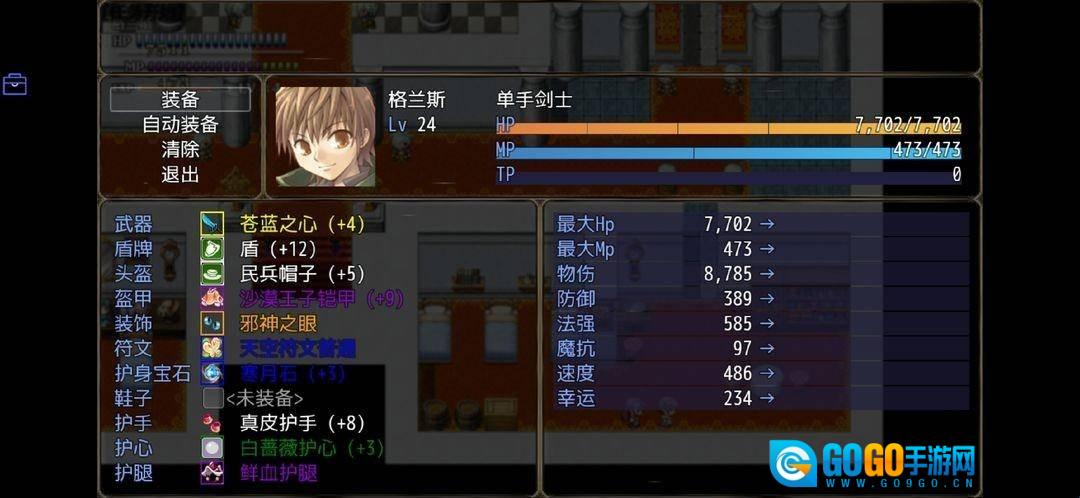Screen dimensions: 1080x498
Task: Choose the 天空符文 rune slot
Action: (298, 349)
